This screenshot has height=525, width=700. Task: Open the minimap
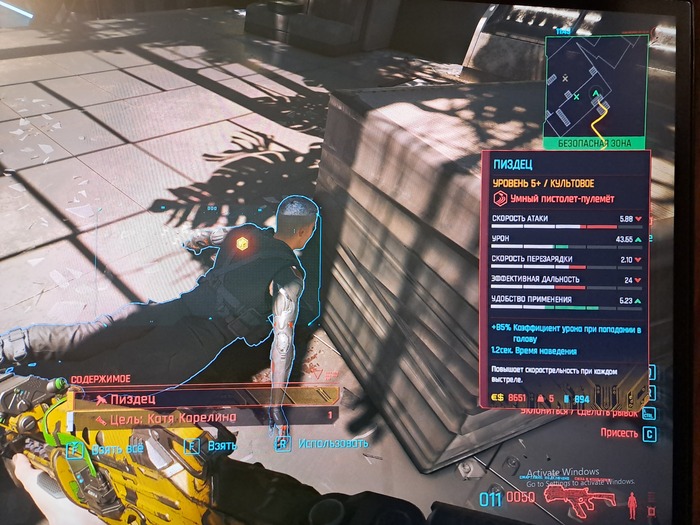tap(595, 83)
